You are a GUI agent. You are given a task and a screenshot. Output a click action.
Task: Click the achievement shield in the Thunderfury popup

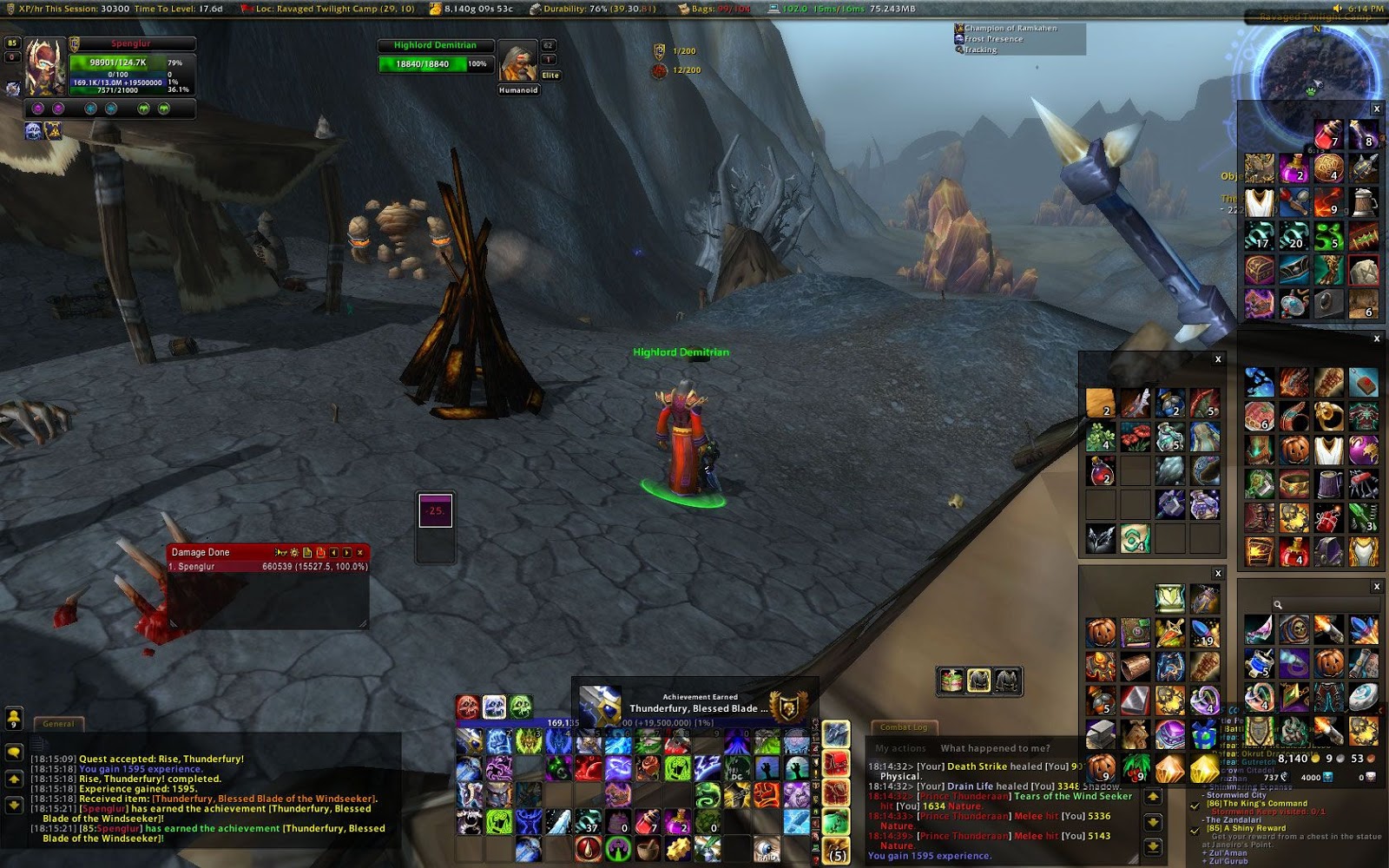point(790,707)
